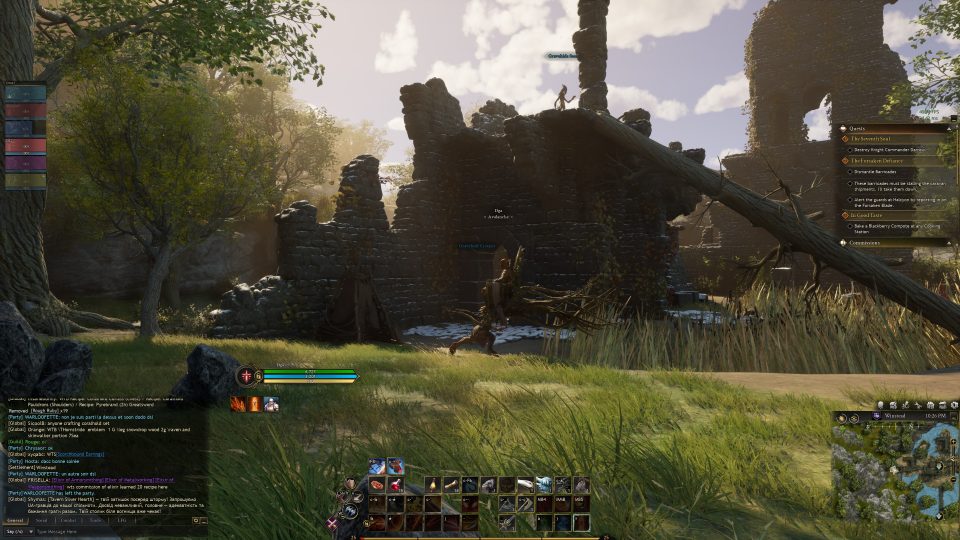
Task: Use the raw meat hotbar slot
Action: (377, 485)
